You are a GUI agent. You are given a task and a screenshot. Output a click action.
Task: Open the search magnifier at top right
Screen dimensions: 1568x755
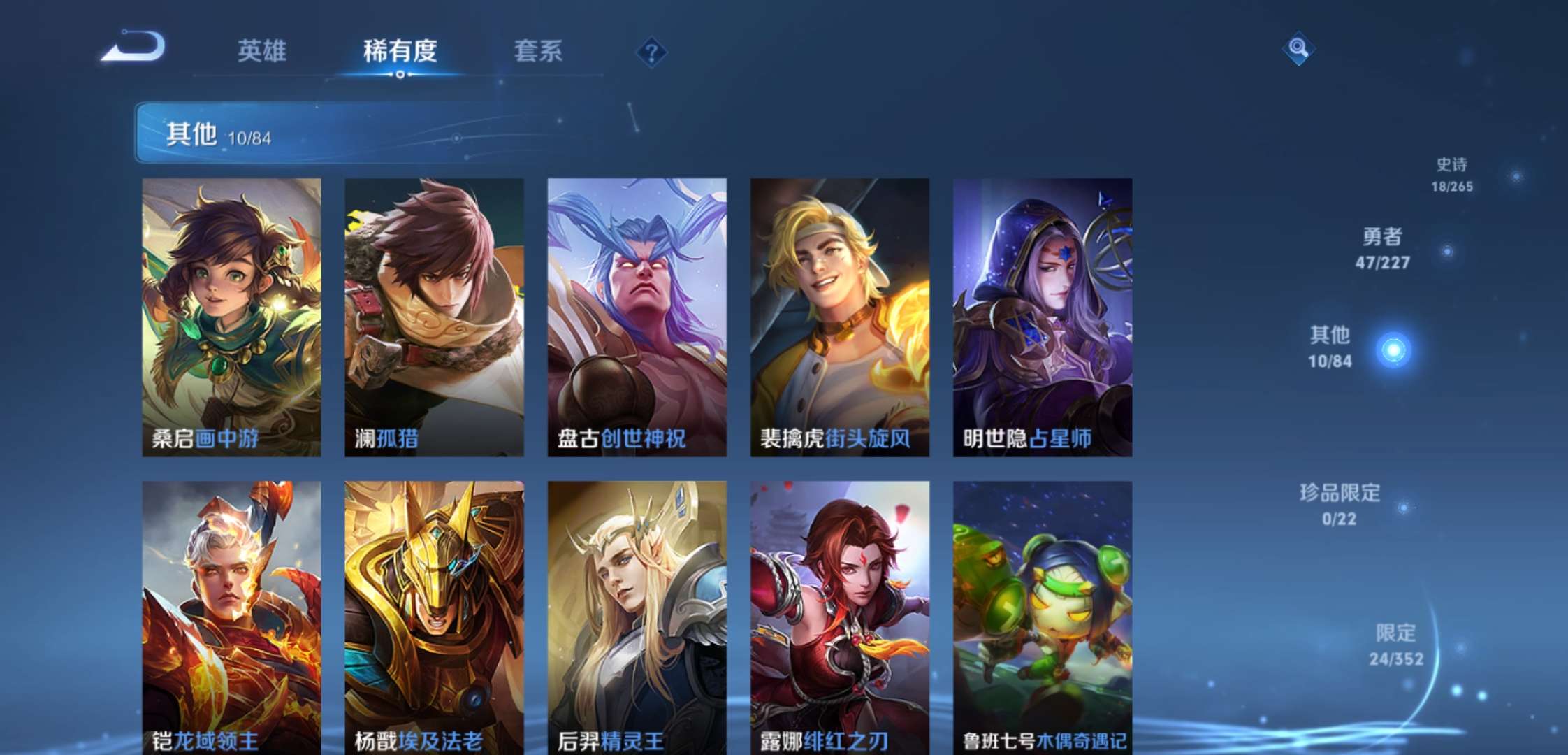(1297, 49)
